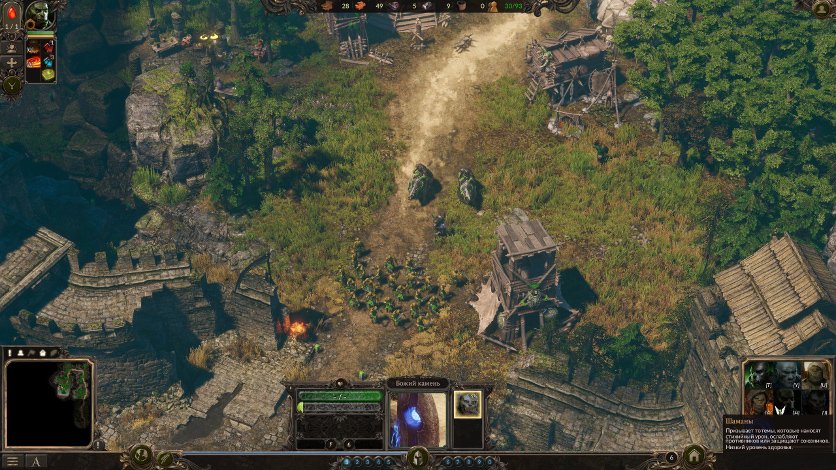Image resolution: width=836 pixels, height=470 pixels.
Task: Click the minimap
Action: coord(49,401)
